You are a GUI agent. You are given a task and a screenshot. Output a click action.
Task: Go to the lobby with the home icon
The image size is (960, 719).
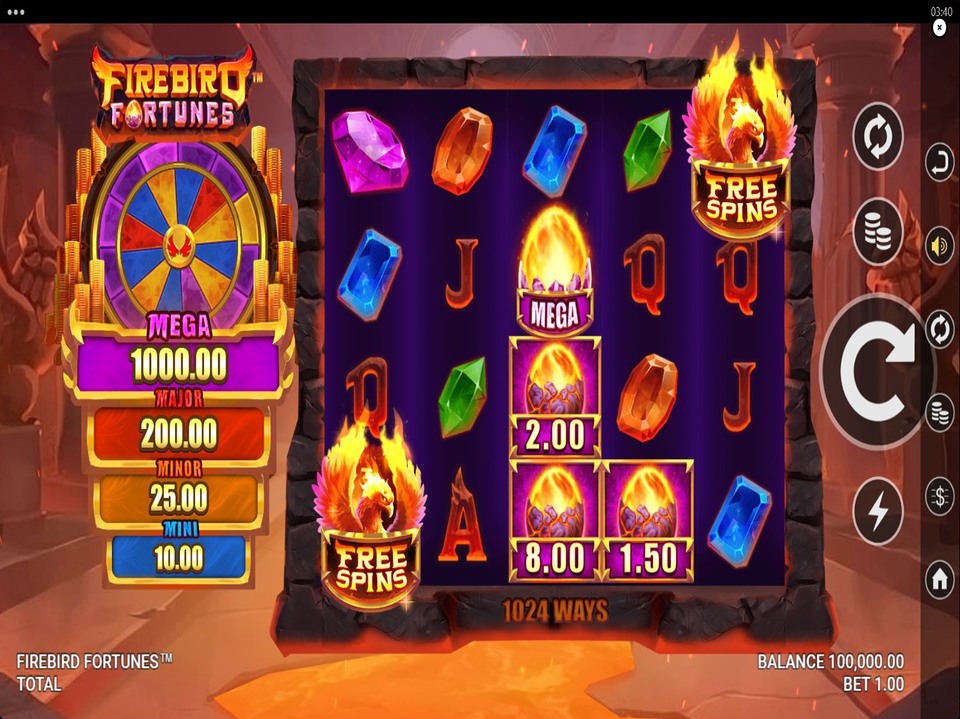(x=939, y=579)
